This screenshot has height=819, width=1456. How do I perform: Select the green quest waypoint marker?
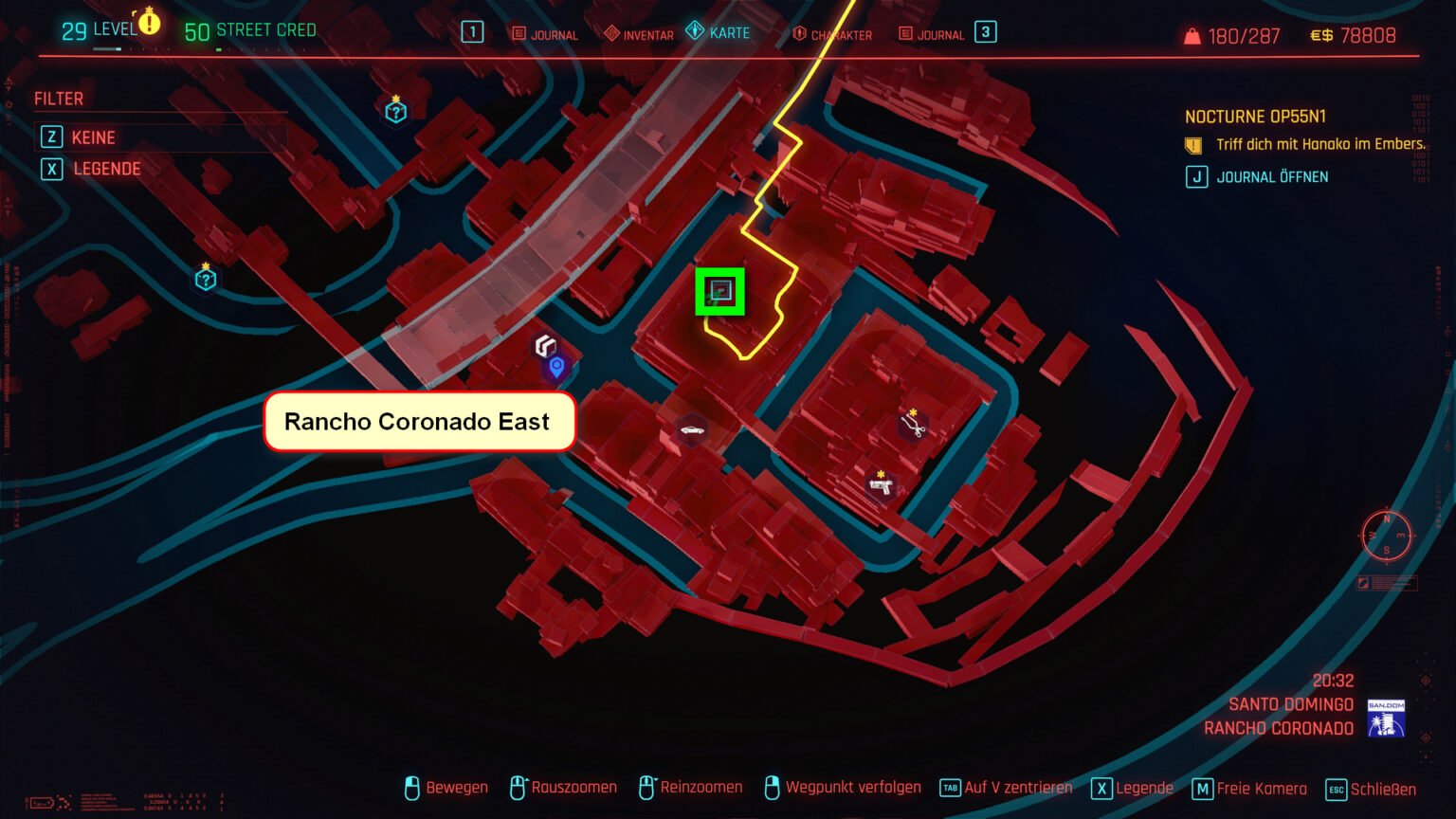click(x=721, y=293)
